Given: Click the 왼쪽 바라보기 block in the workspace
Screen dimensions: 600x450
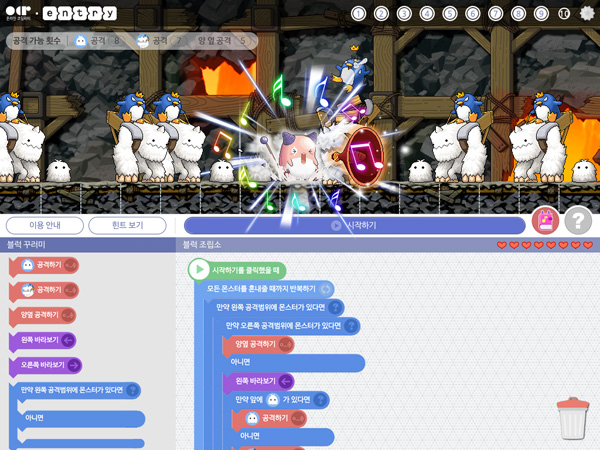Looking at the screenshot, I should 258,381.
